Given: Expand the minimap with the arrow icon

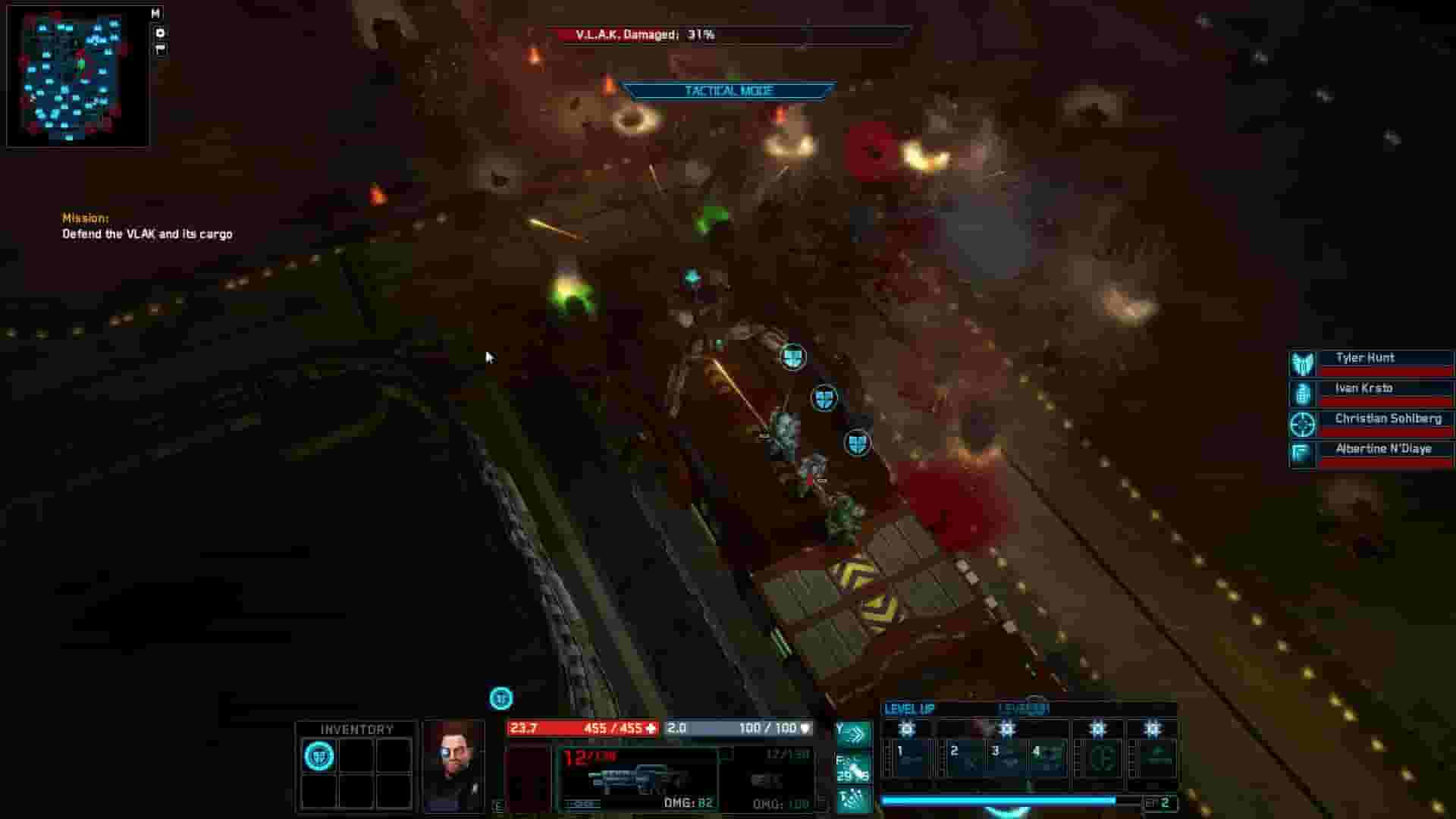Looking at the screenshot, I should pos(159,32).
